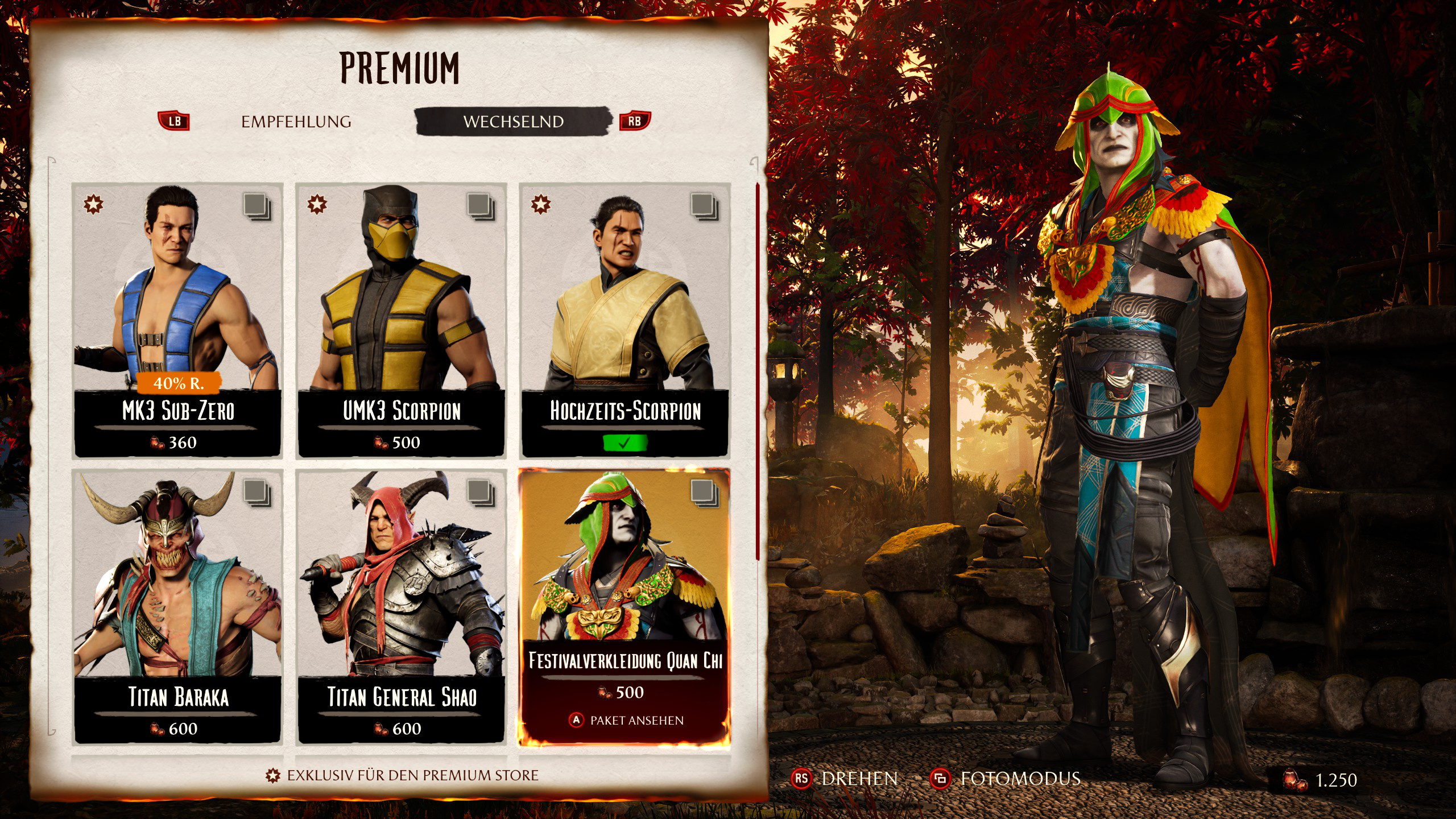This screenshot has height=819, width=1456.
Task: Select the Titan General Shao card
Action: (401, 606)
